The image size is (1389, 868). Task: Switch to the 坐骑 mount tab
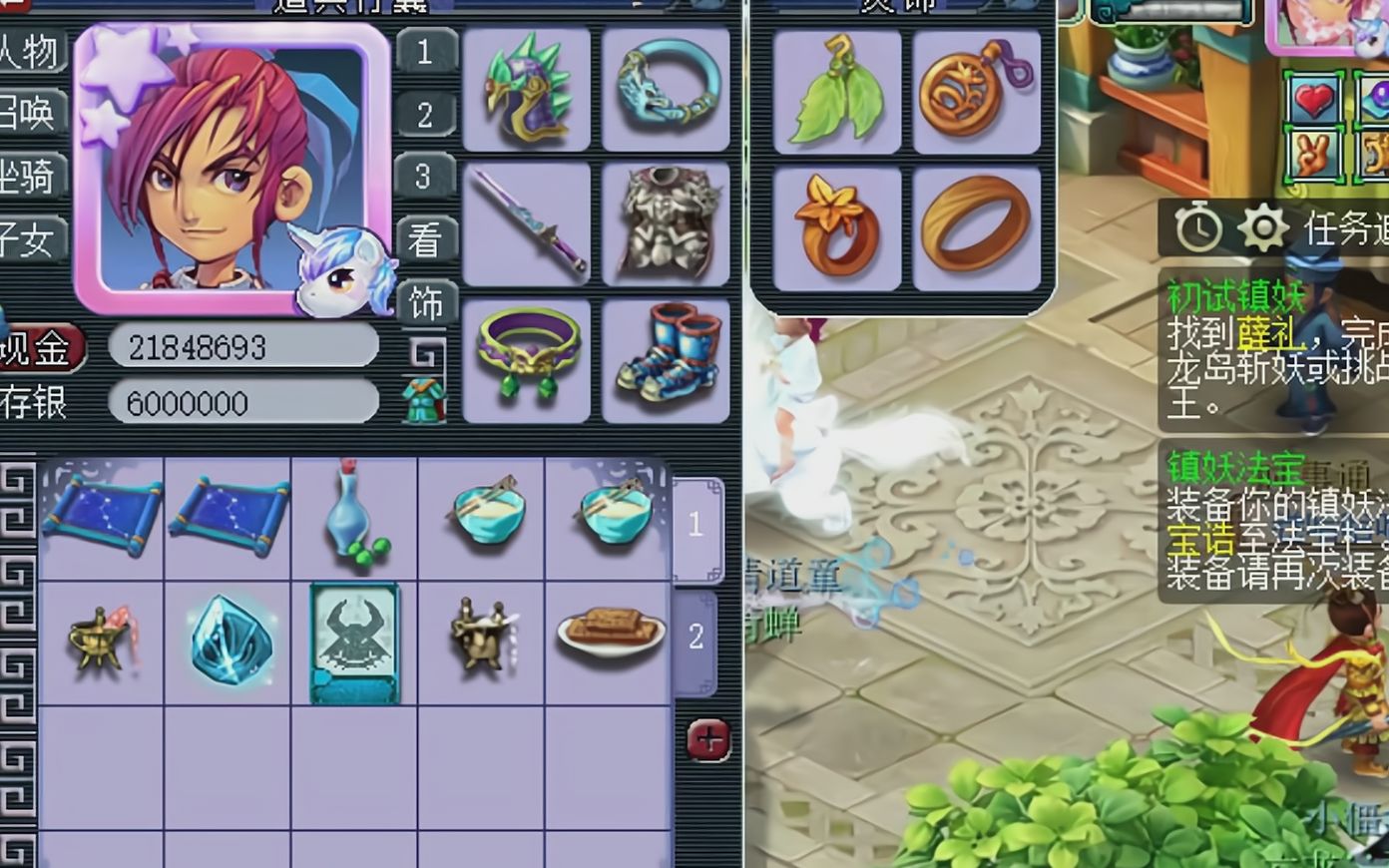pyautogui.click(x=30, y=178)
